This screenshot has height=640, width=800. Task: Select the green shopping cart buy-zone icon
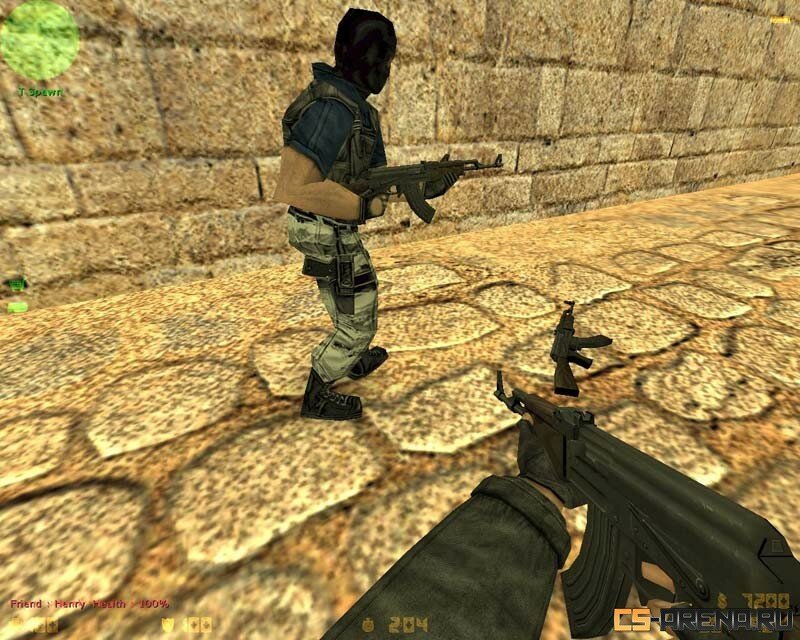coord(16,285)
